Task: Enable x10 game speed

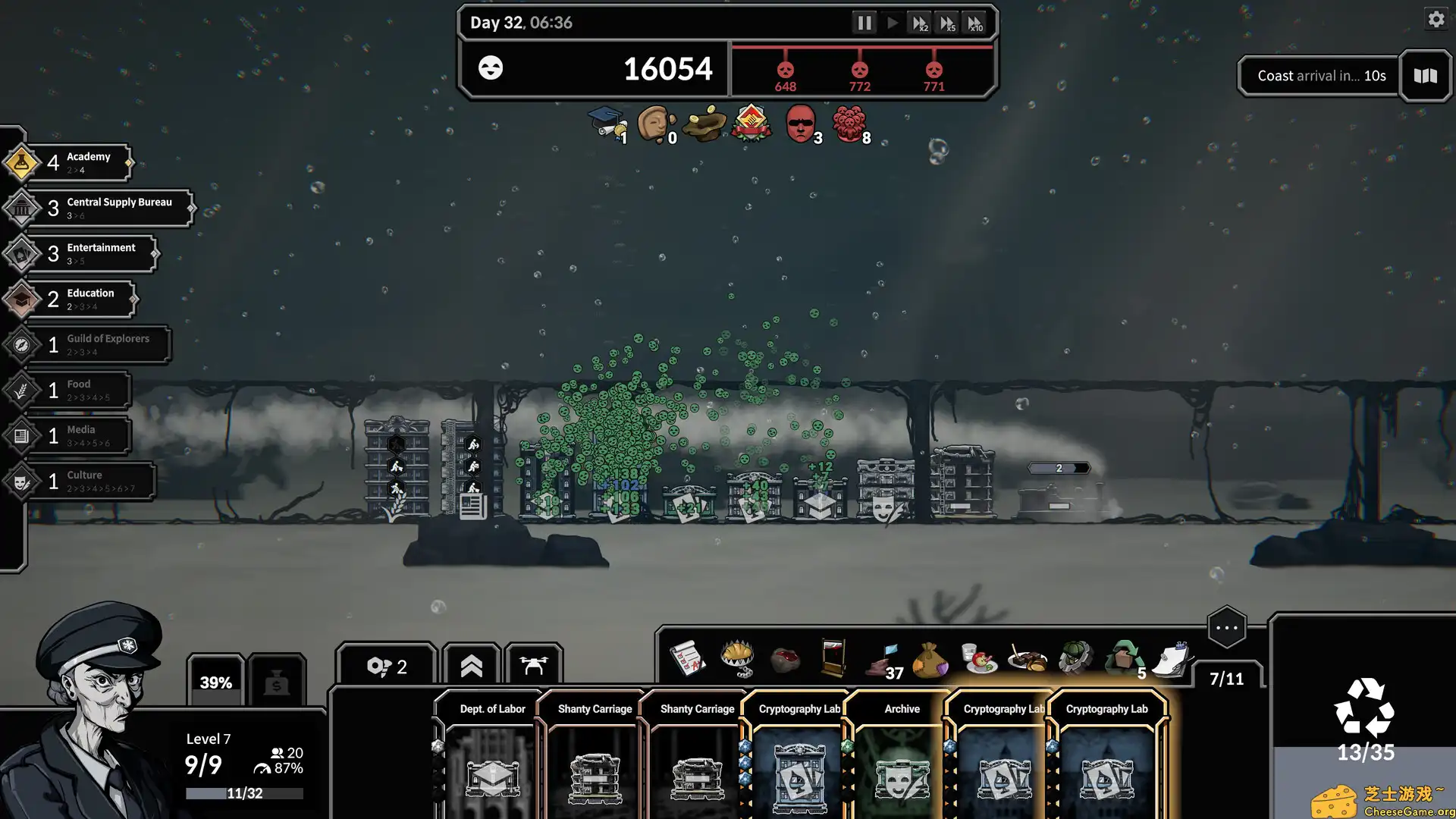Action: 976,22
